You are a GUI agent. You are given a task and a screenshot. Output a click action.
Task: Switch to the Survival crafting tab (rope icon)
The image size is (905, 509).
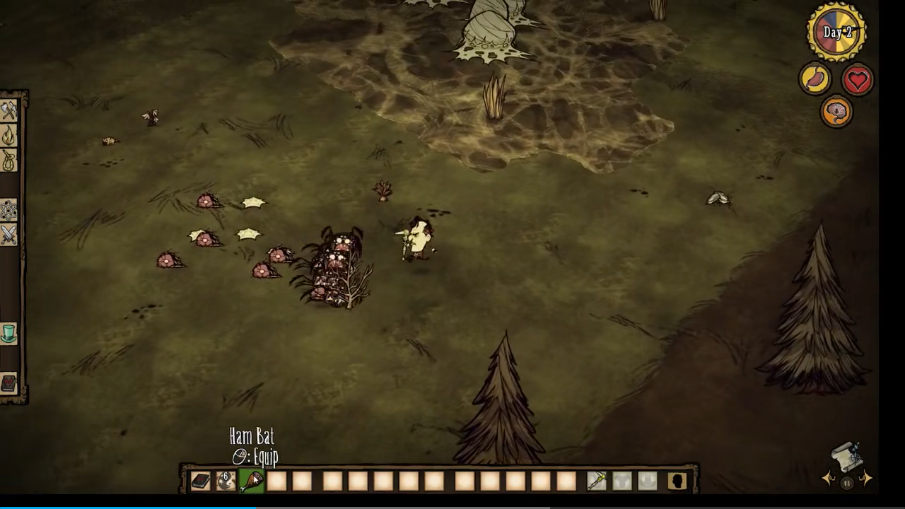coord(9,159)
